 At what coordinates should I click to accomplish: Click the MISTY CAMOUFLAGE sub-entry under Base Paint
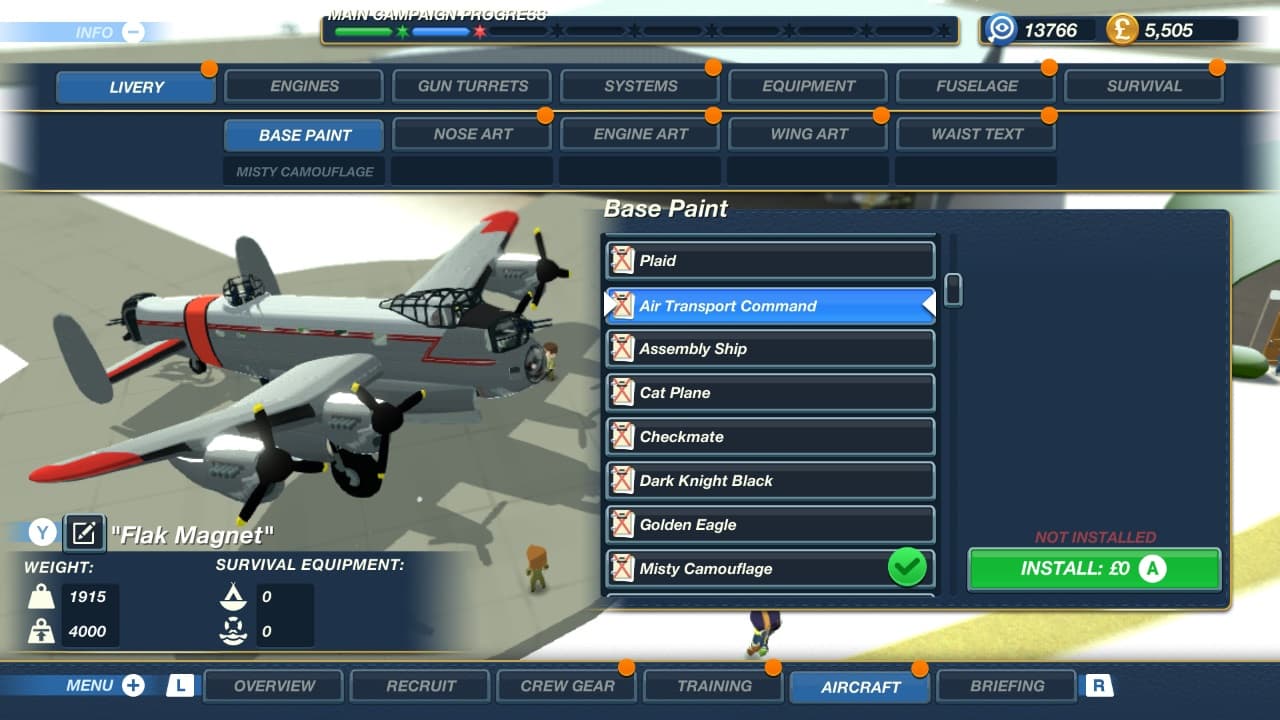click(x=303, y=170)
